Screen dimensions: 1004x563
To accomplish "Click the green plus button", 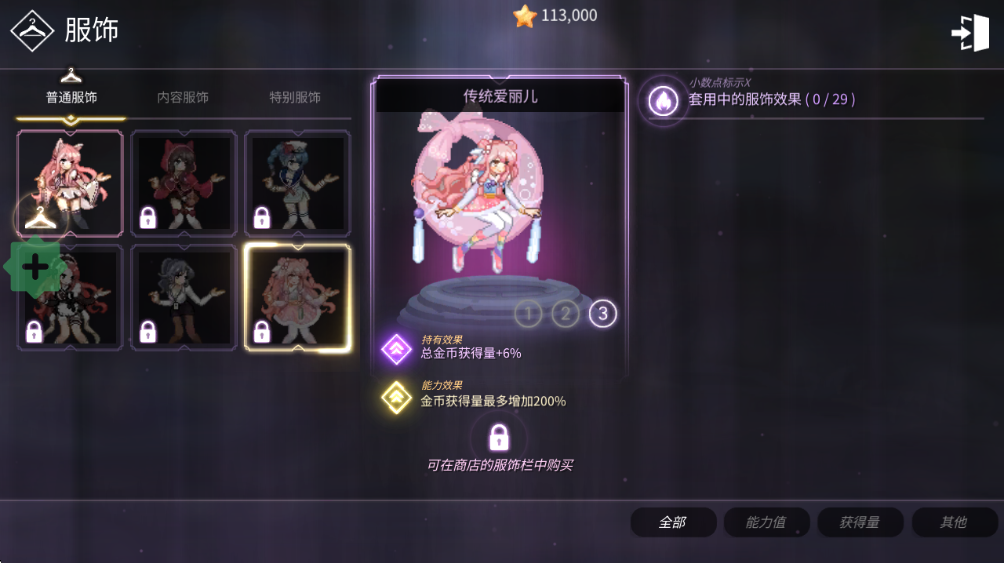I will pyautogui.click(x=35, y=267).
